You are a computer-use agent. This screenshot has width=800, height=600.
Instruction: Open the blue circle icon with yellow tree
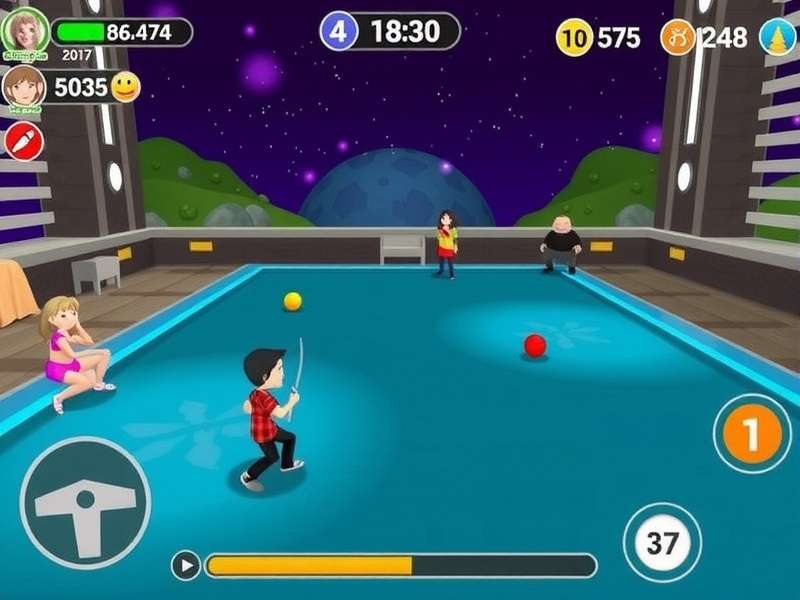778,38
